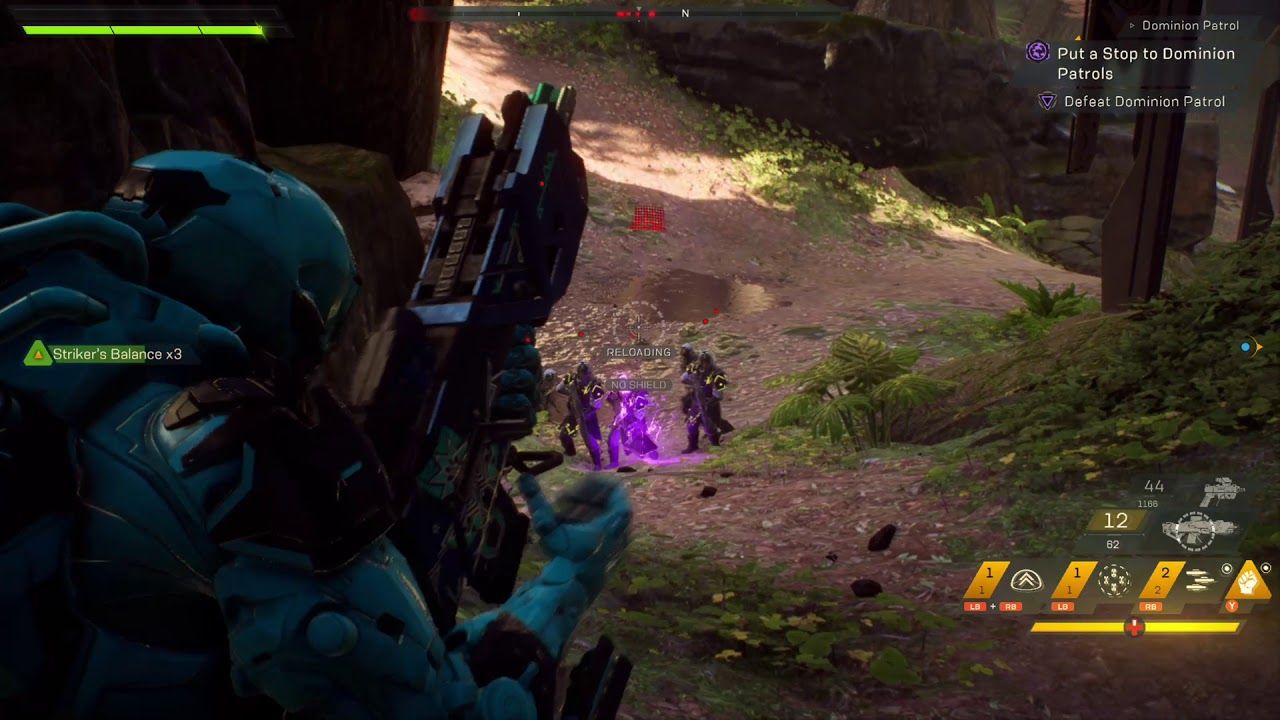Select the N marker on the compass
Screen dimensions: 1280x720
tap(685, 14)
